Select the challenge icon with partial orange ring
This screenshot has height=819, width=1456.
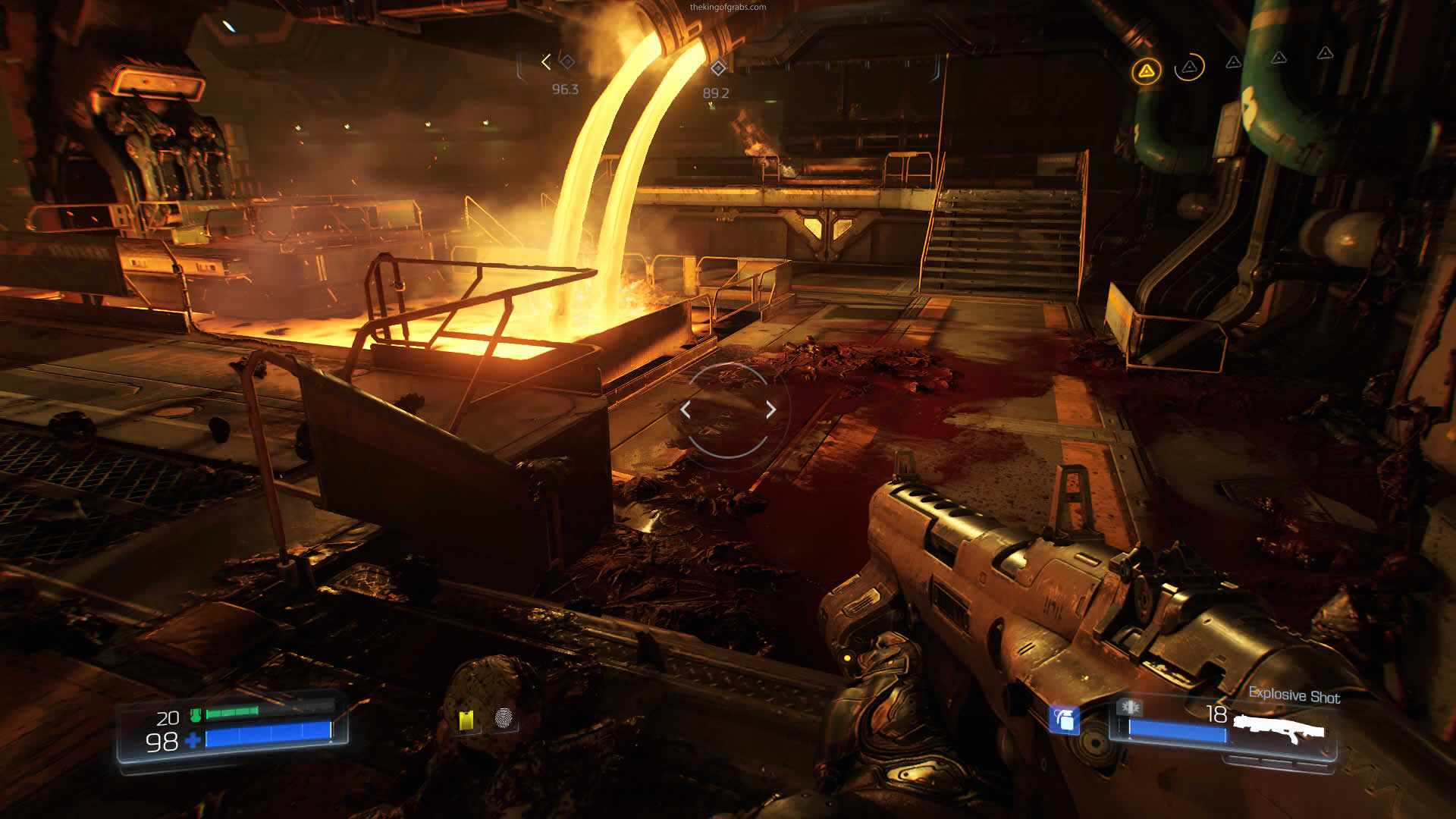point(1189,67)
